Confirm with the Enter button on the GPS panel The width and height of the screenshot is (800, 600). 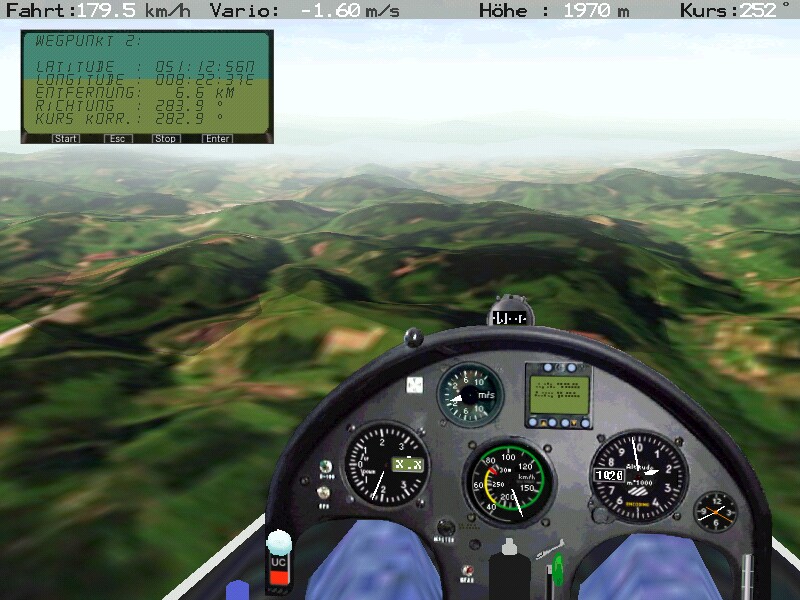click(217, 139)
